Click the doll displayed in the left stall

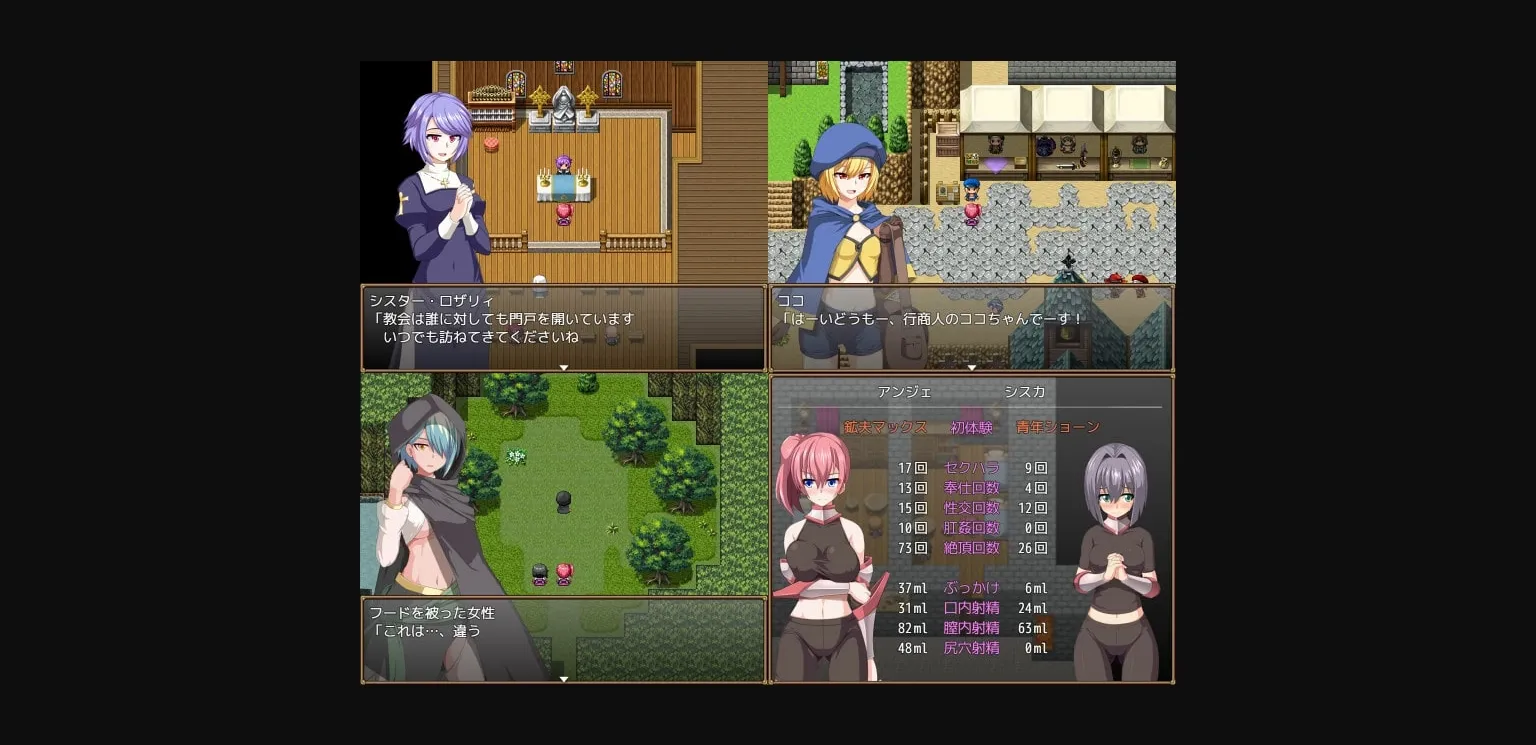996,144
